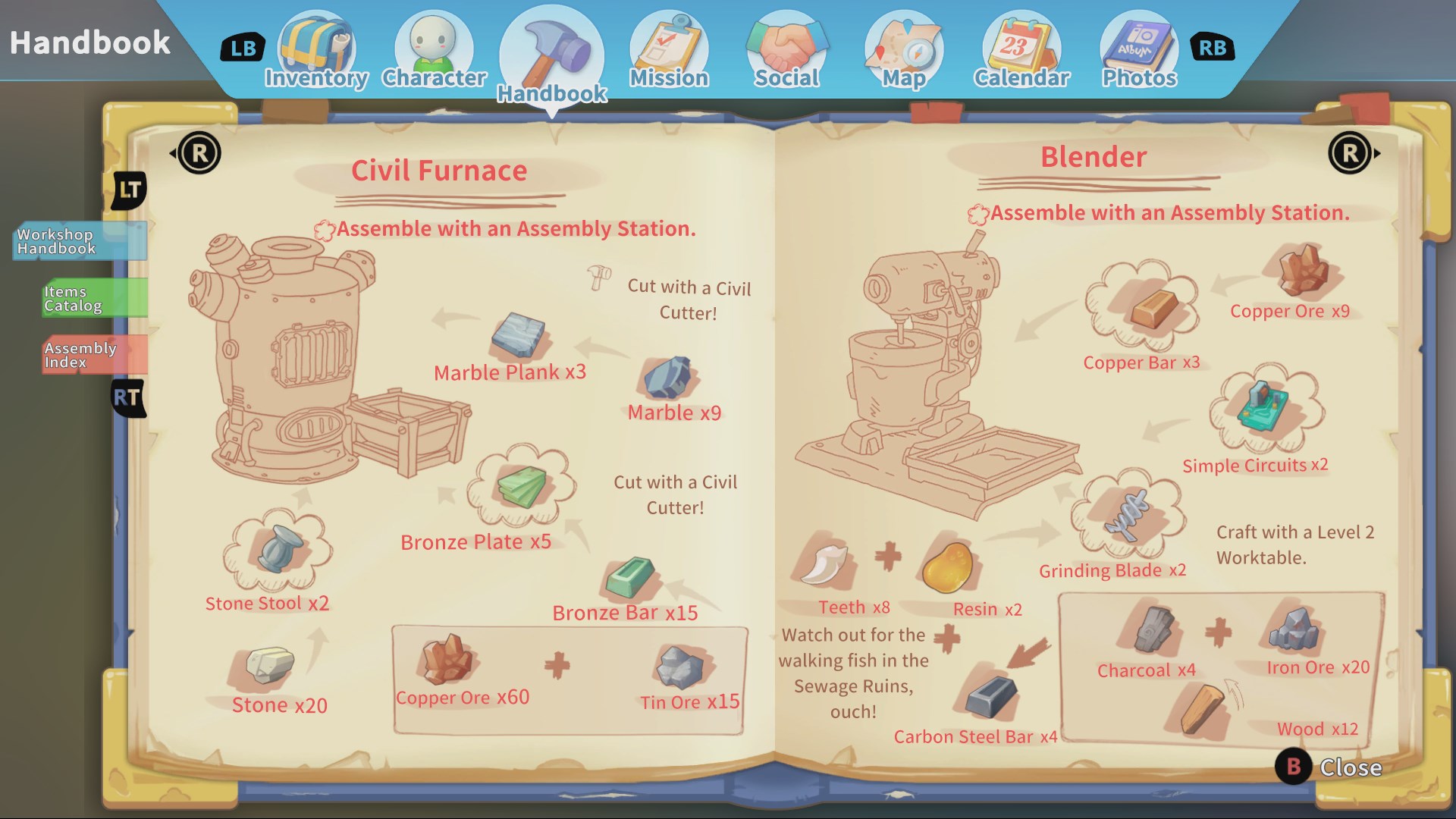This screenshot has width=1456, height=819.
Task: Select the Social handshake icon
Action: point(786,45)
